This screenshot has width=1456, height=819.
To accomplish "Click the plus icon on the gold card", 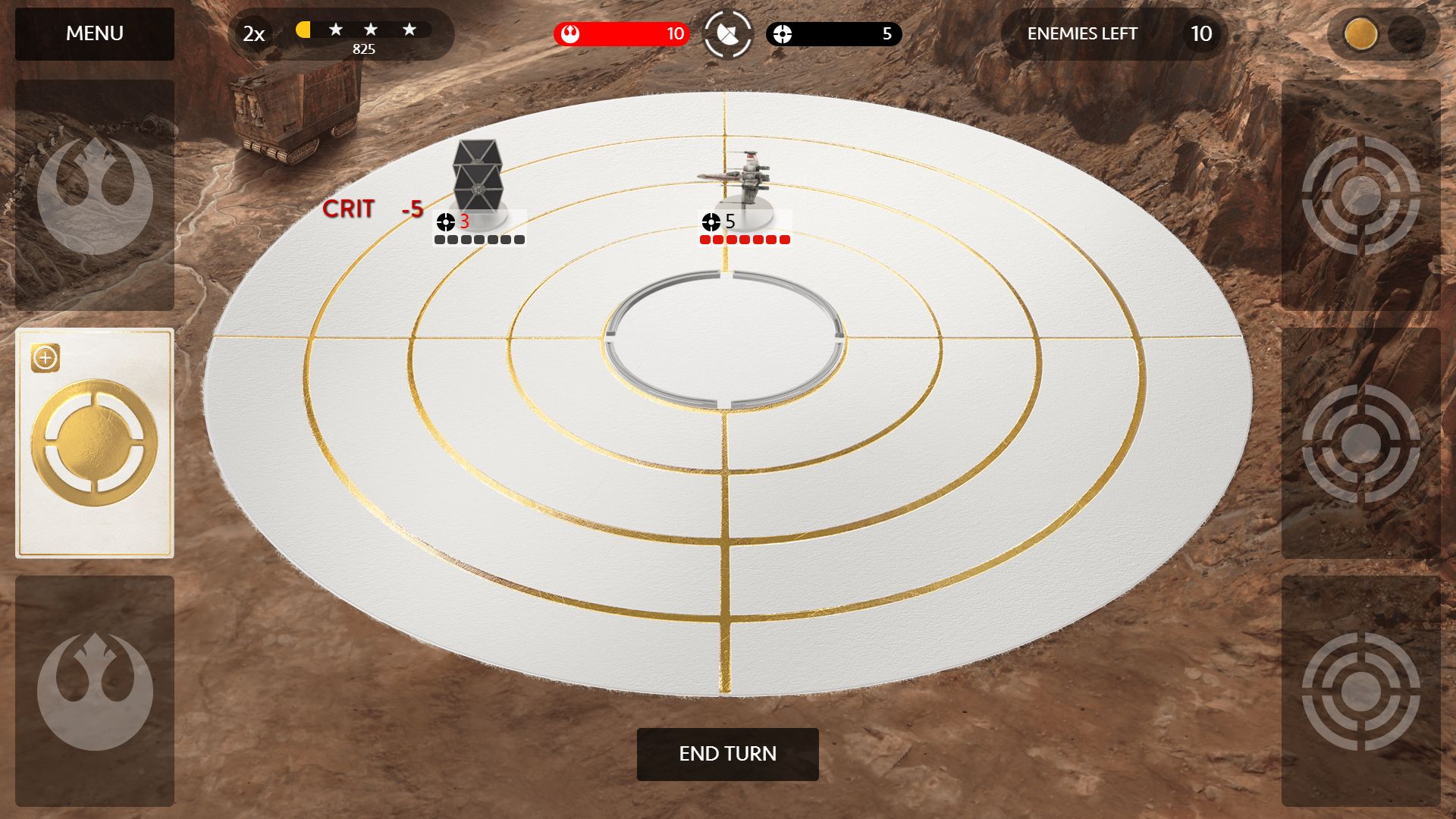I will 45,358.
